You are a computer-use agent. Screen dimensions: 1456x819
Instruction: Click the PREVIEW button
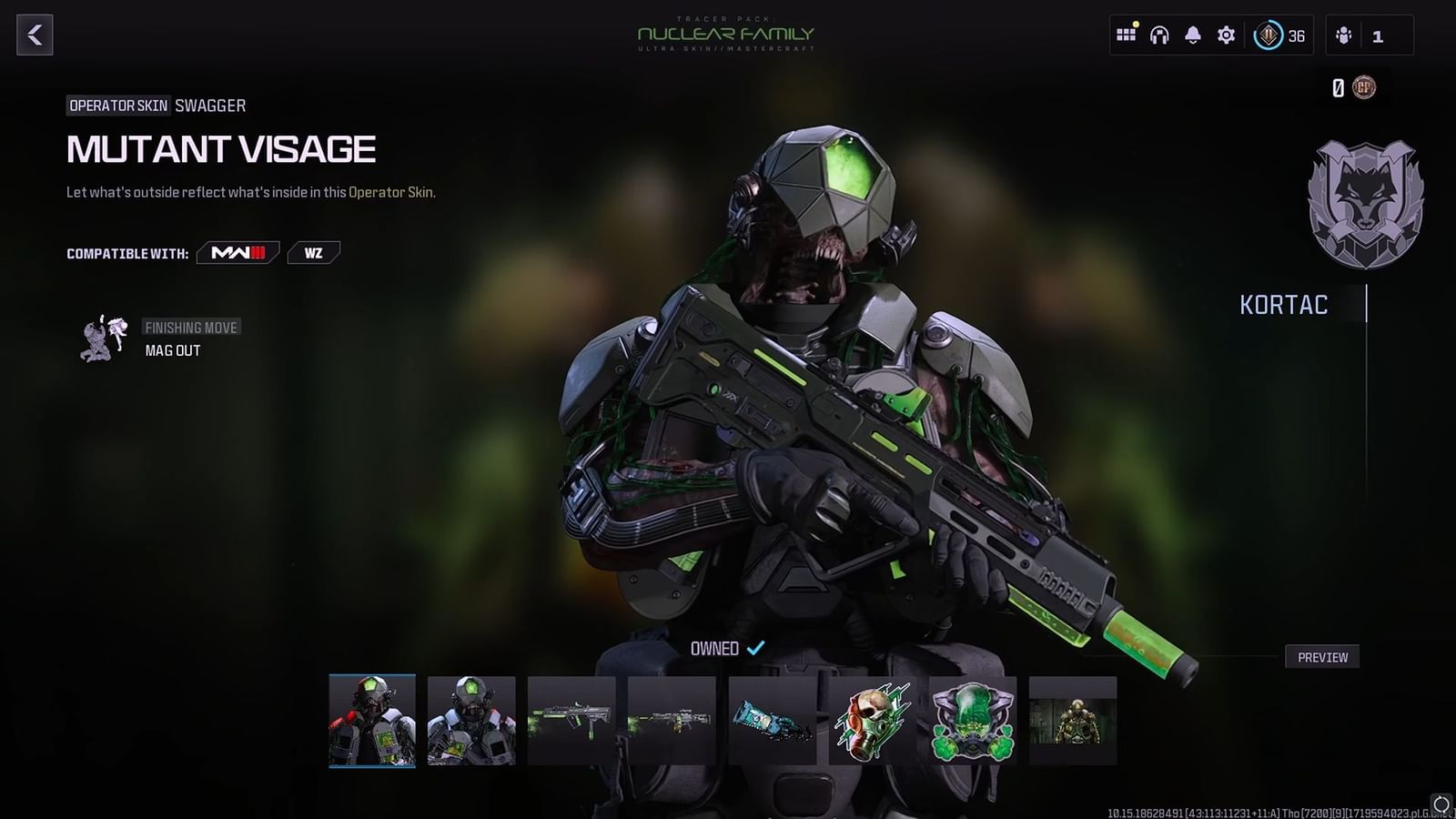(x=1321, y=656)
